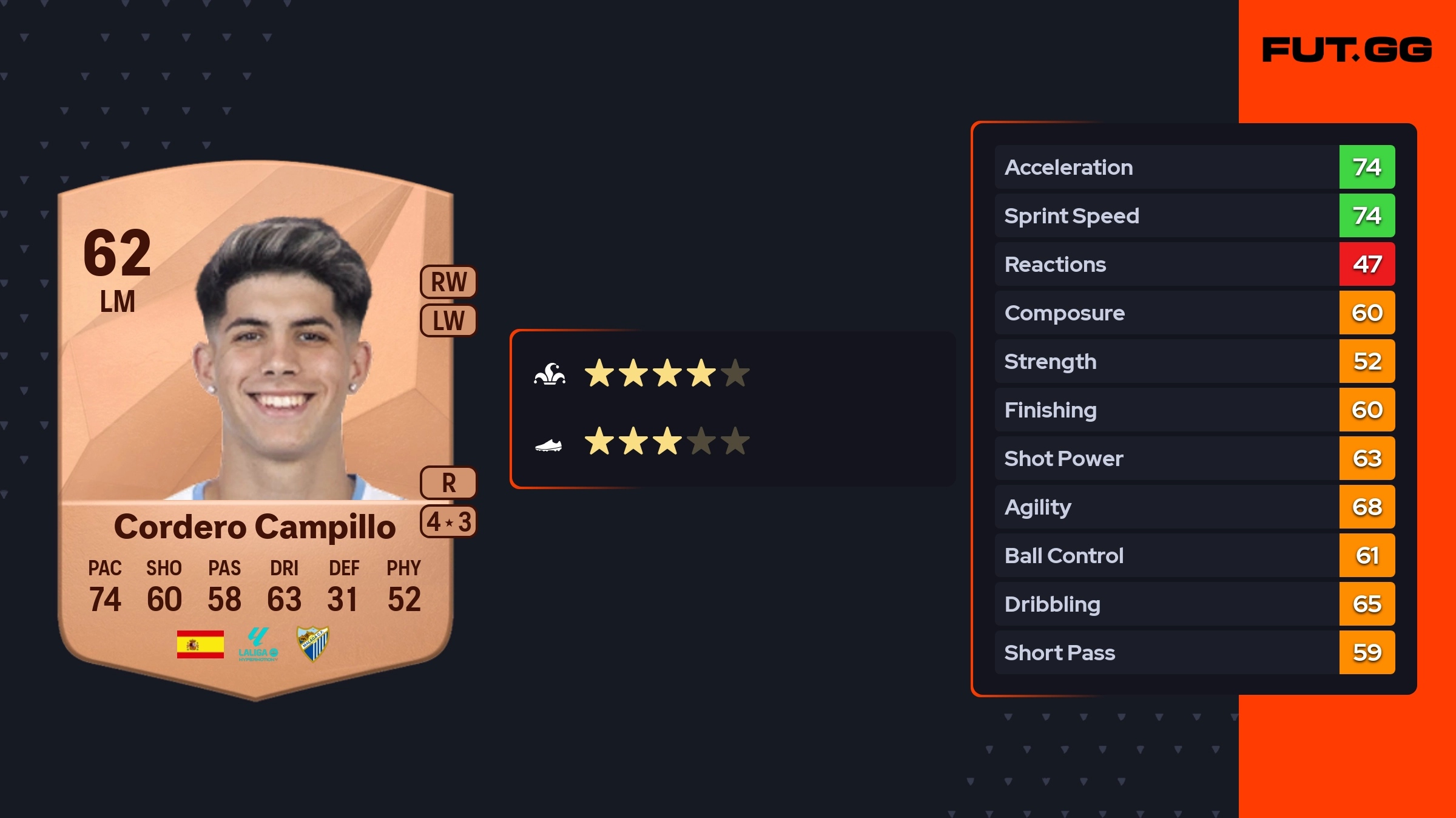The height and width of the screenshot is (818, 1456).
Task: Click the FUT.GG logo
Action: pyautogui.click(x=1347, y=50)
